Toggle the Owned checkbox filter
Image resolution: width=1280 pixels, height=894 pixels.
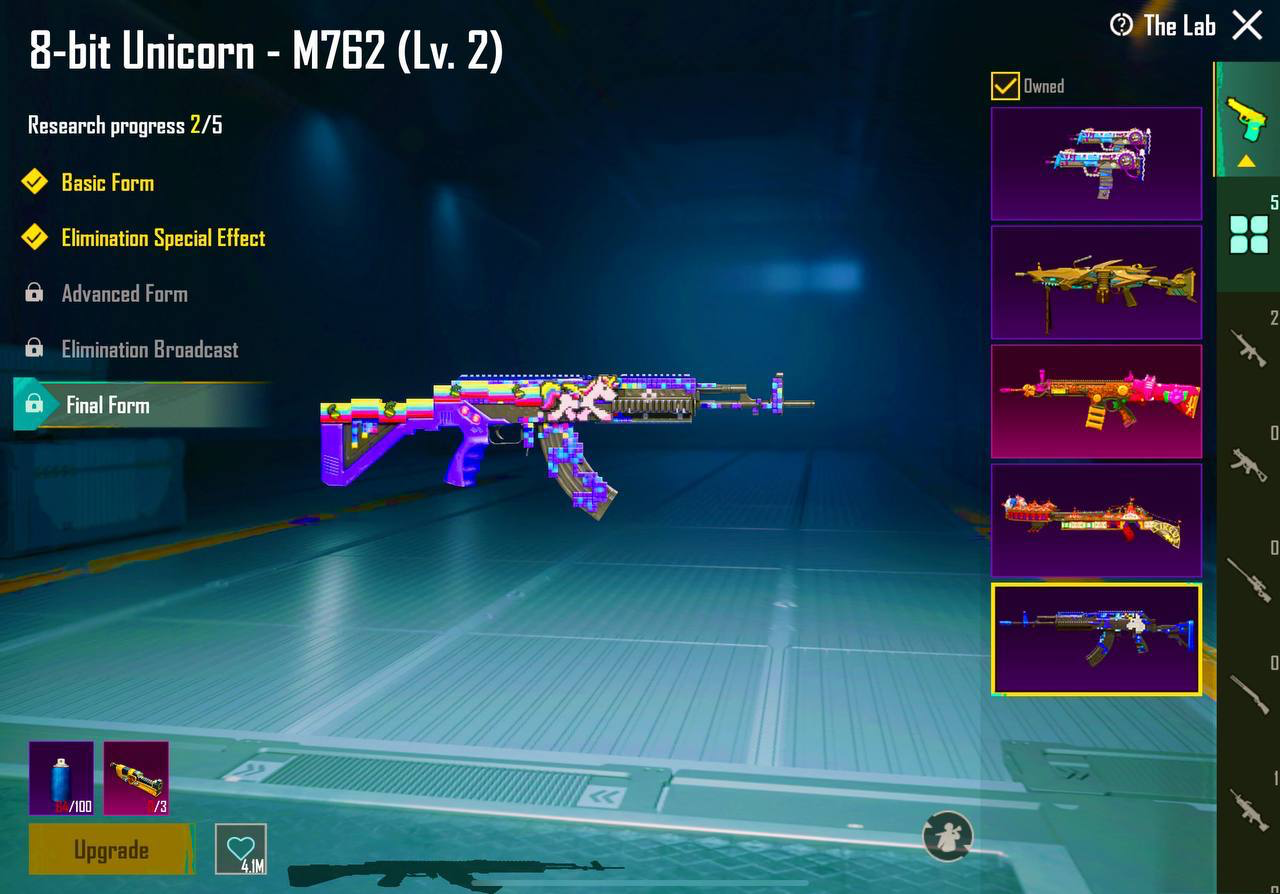[1005, 86]
